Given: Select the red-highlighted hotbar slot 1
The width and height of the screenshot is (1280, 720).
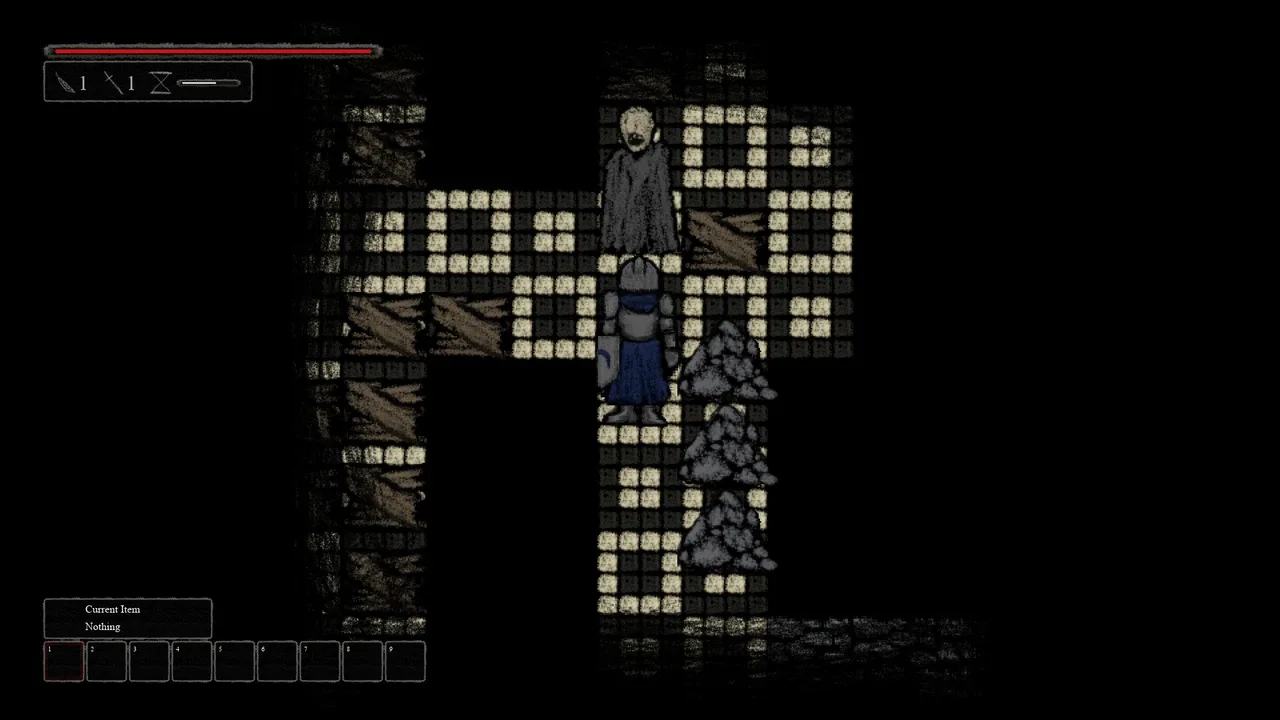Looking at the screenshot, I should [64, 661].
